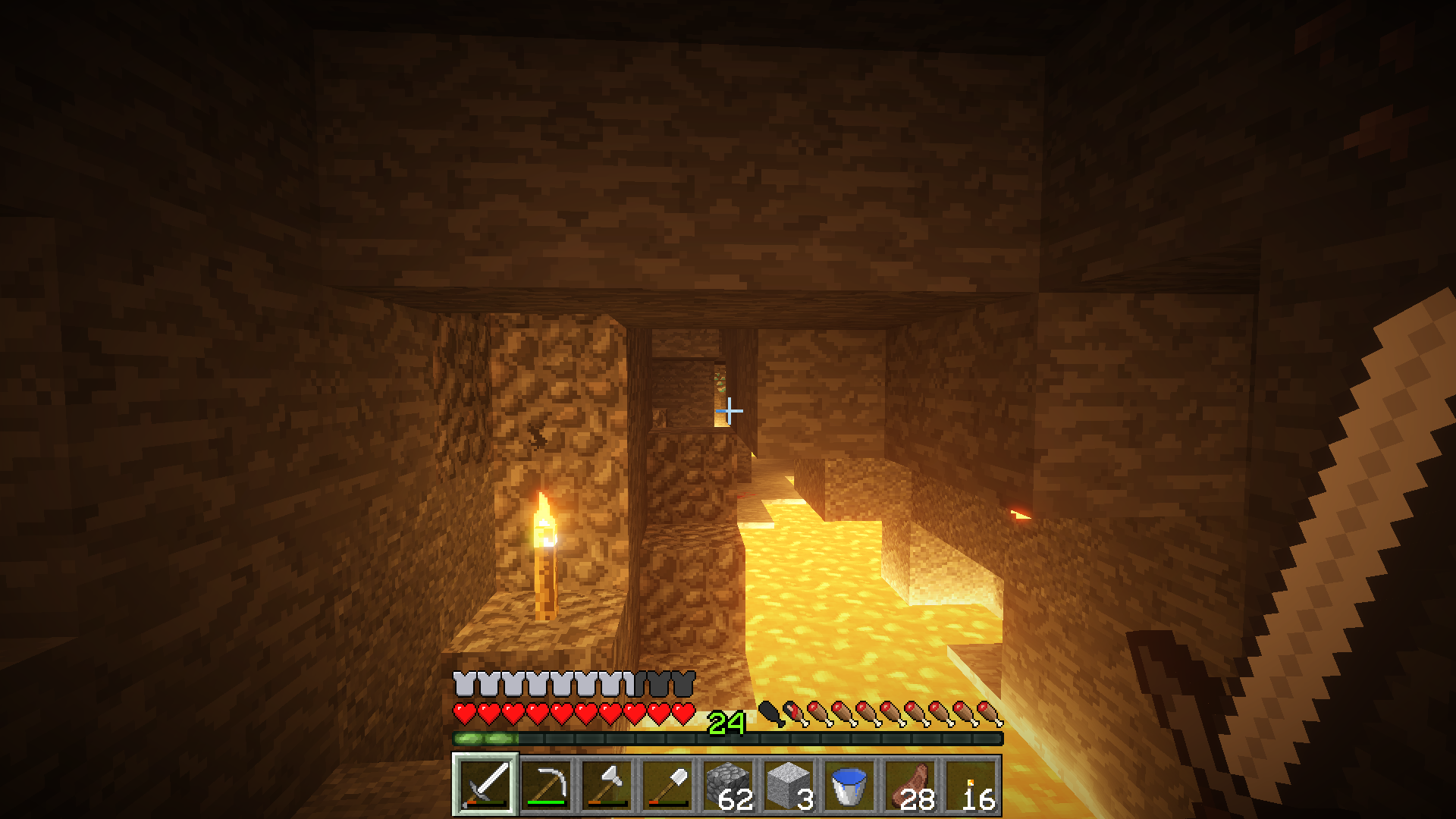The image size is (1456, 819).
Task: Pick the cobblestone stack of 62
Action: 728,785
